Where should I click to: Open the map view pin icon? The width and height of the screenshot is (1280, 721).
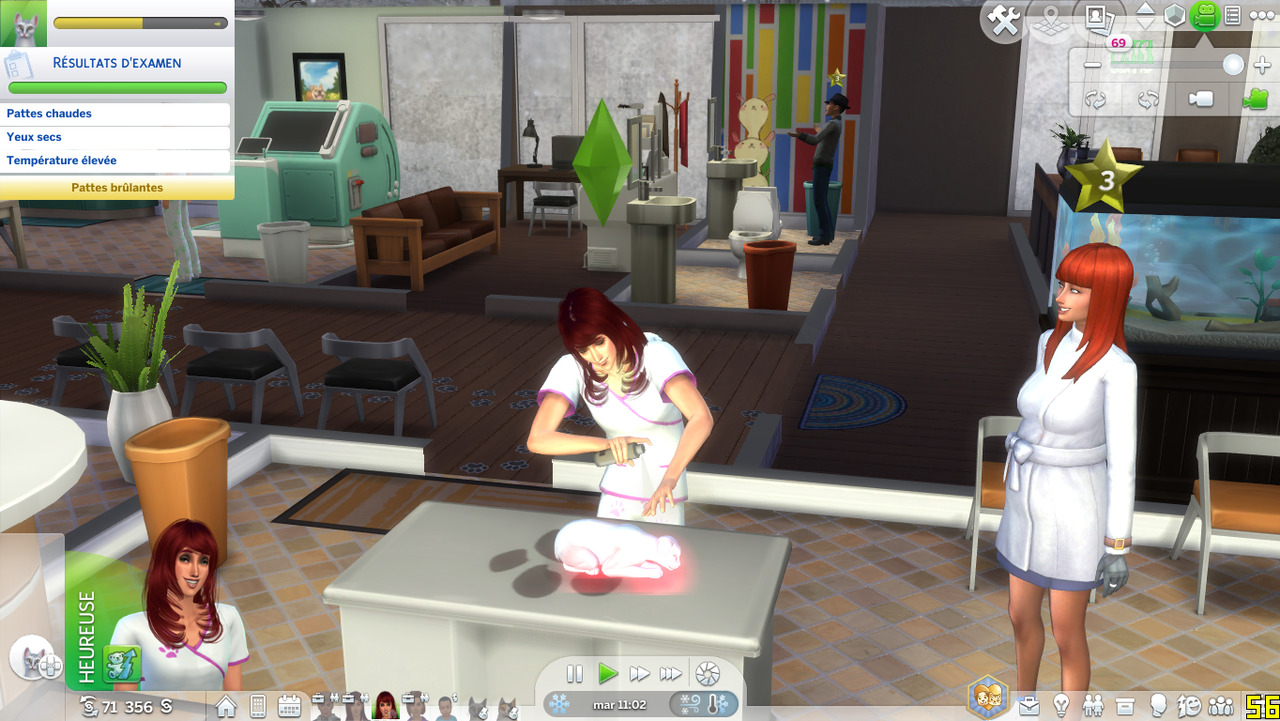(x=1049, y=19)
